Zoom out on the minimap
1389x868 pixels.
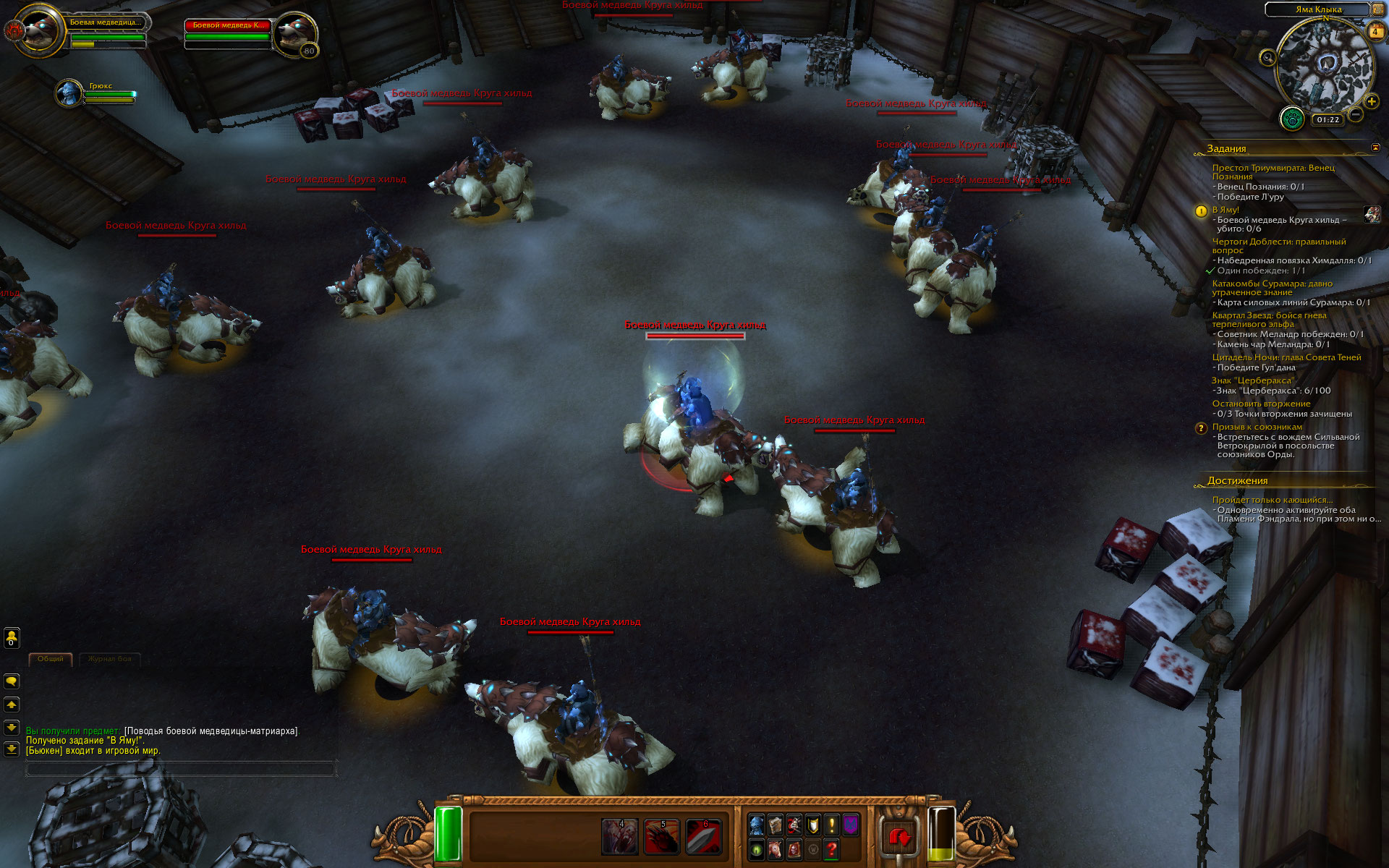[x=1356, y=114]
